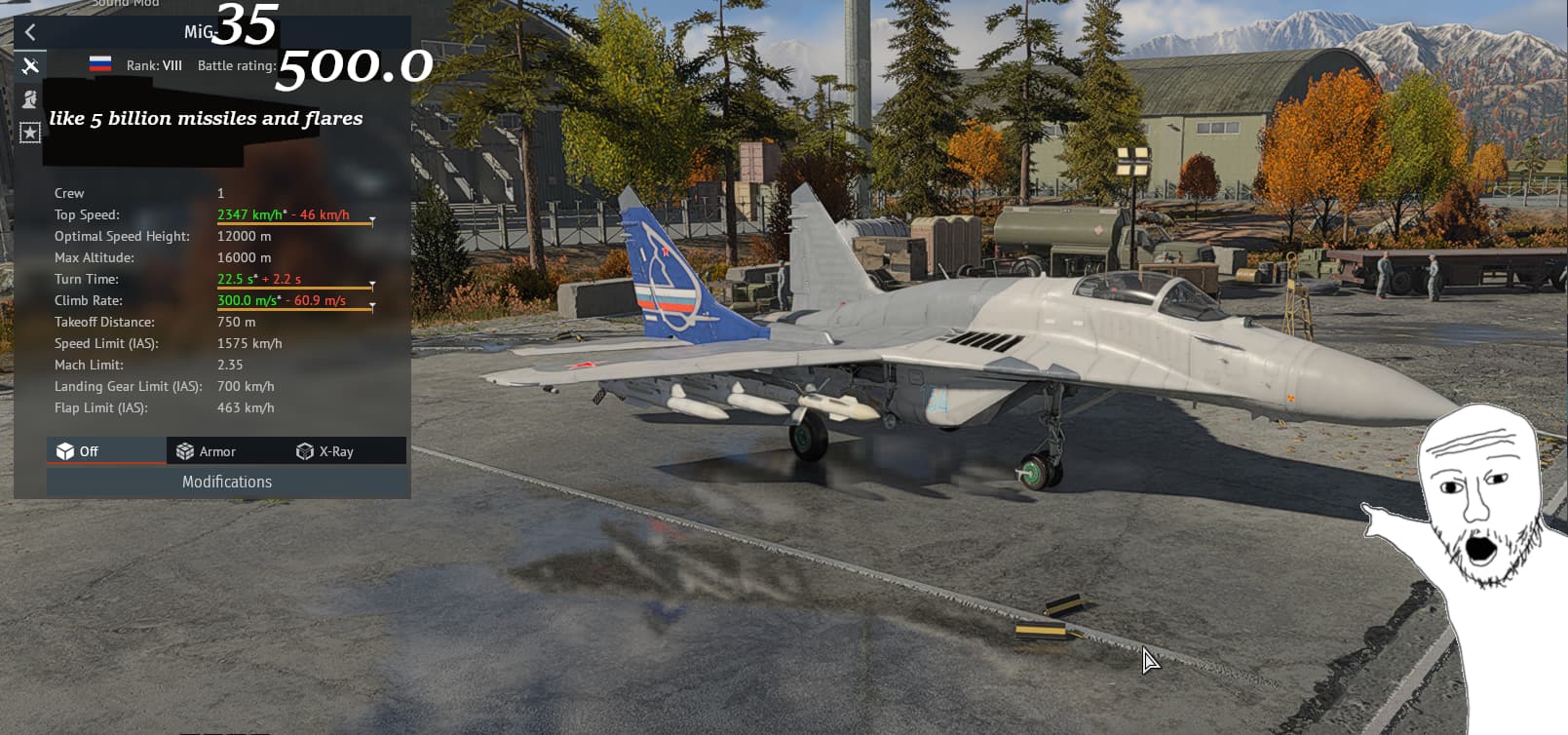Open the star tab icon
Screen dimensions: 1568x735
(x=30, y=133)
